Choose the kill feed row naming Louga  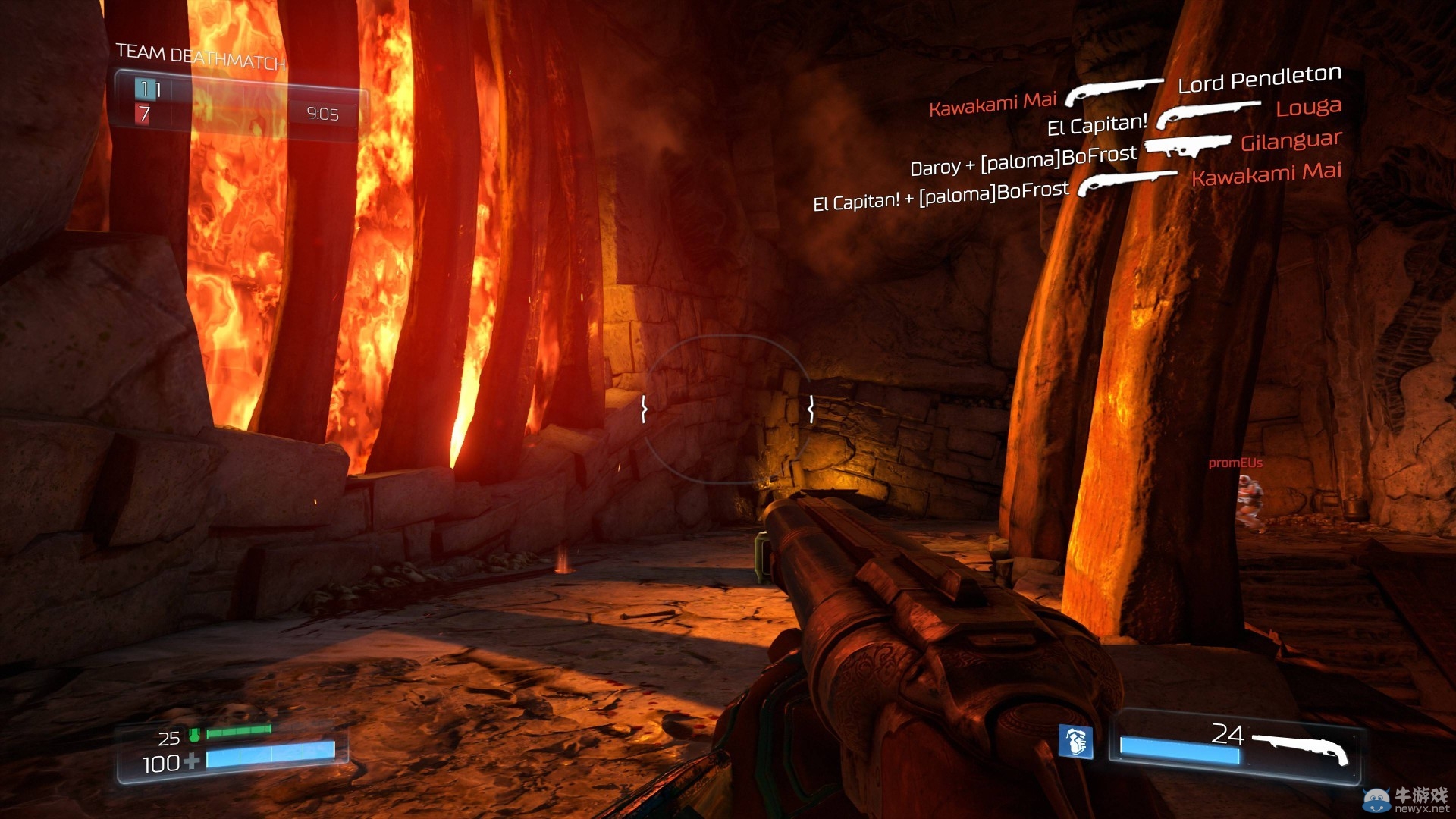(x=1308, y=108)
